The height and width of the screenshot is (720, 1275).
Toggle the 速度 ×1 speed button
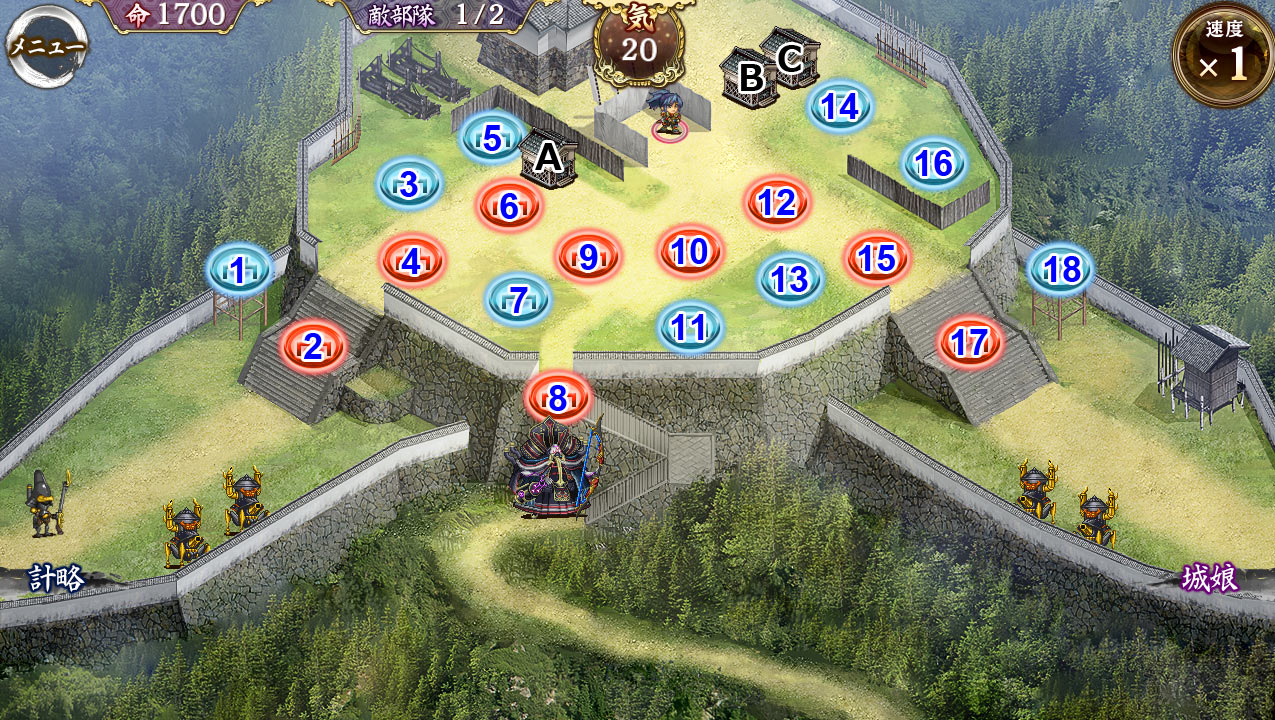tap(1223, 55)
